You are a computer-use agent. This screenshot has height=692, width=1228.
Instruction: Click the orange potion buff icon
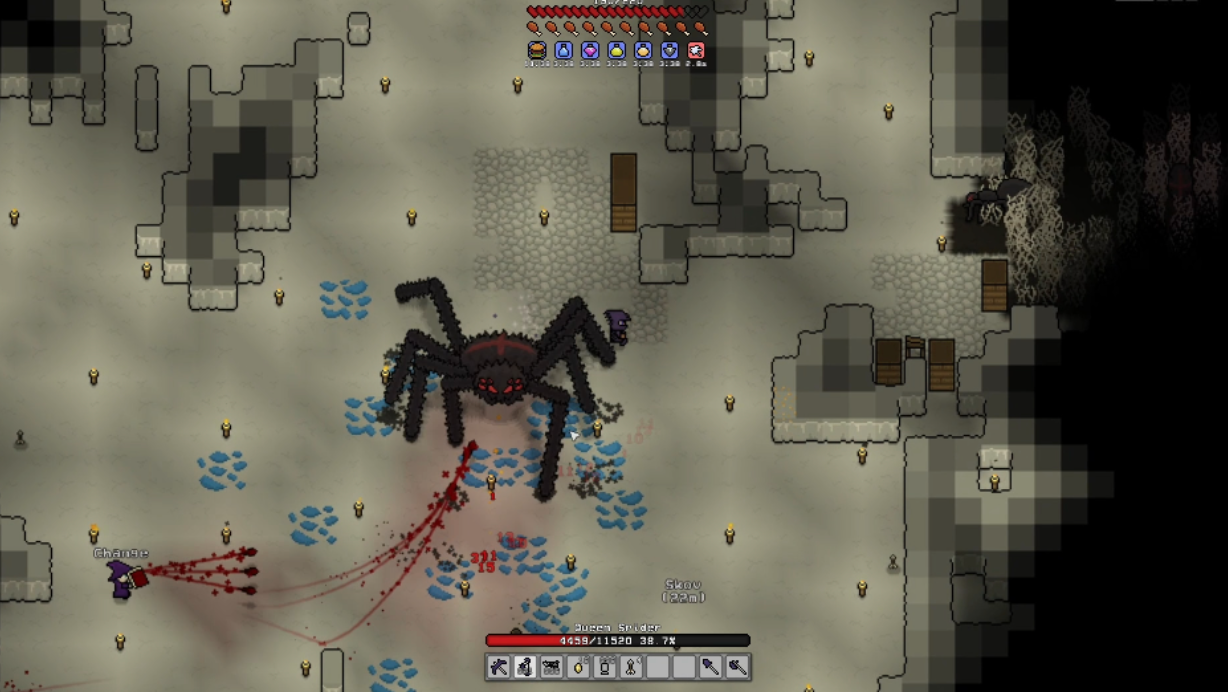[x=643, y=50]
